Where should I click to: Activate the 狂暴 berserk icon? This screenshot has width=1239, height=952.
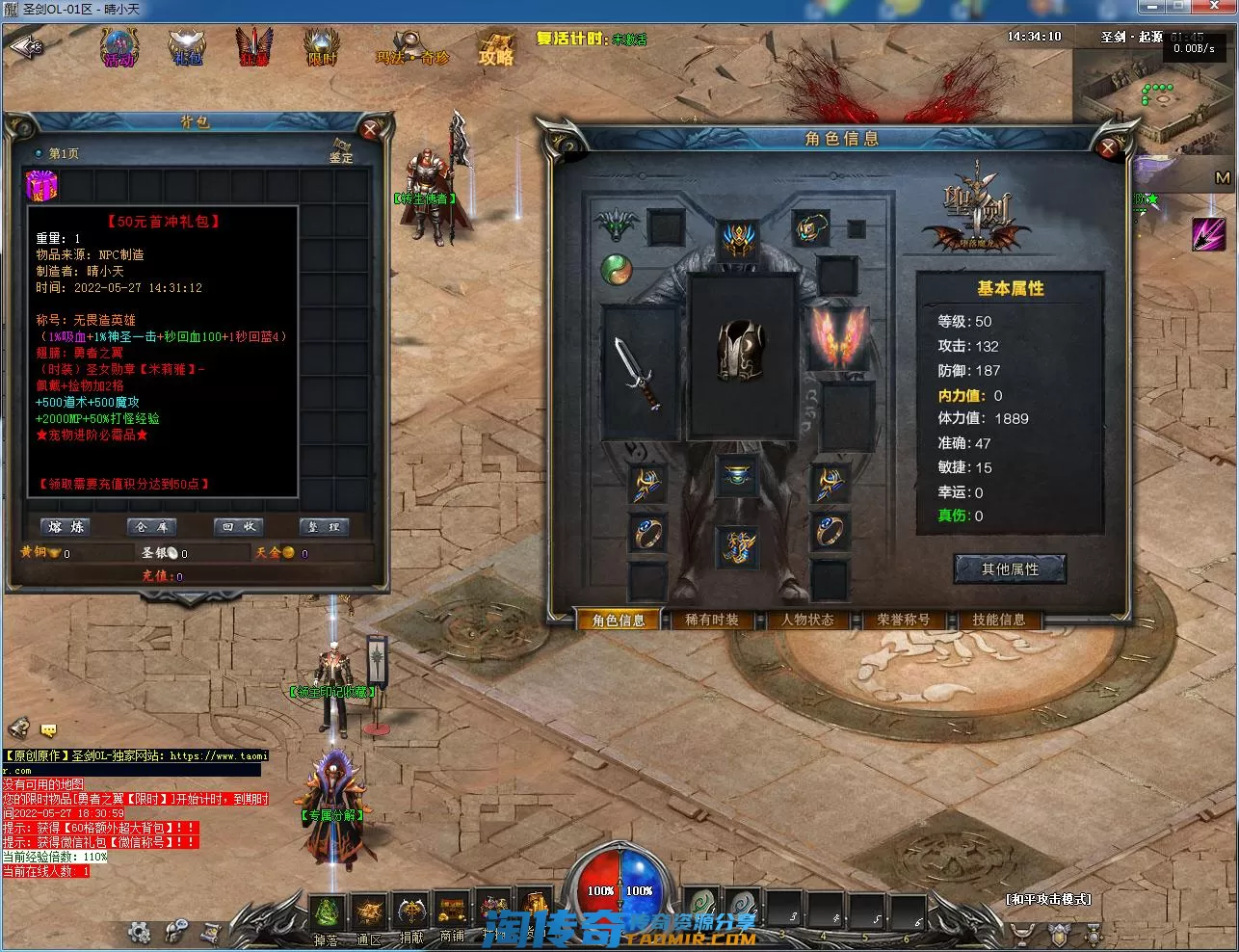click(254, 48)
